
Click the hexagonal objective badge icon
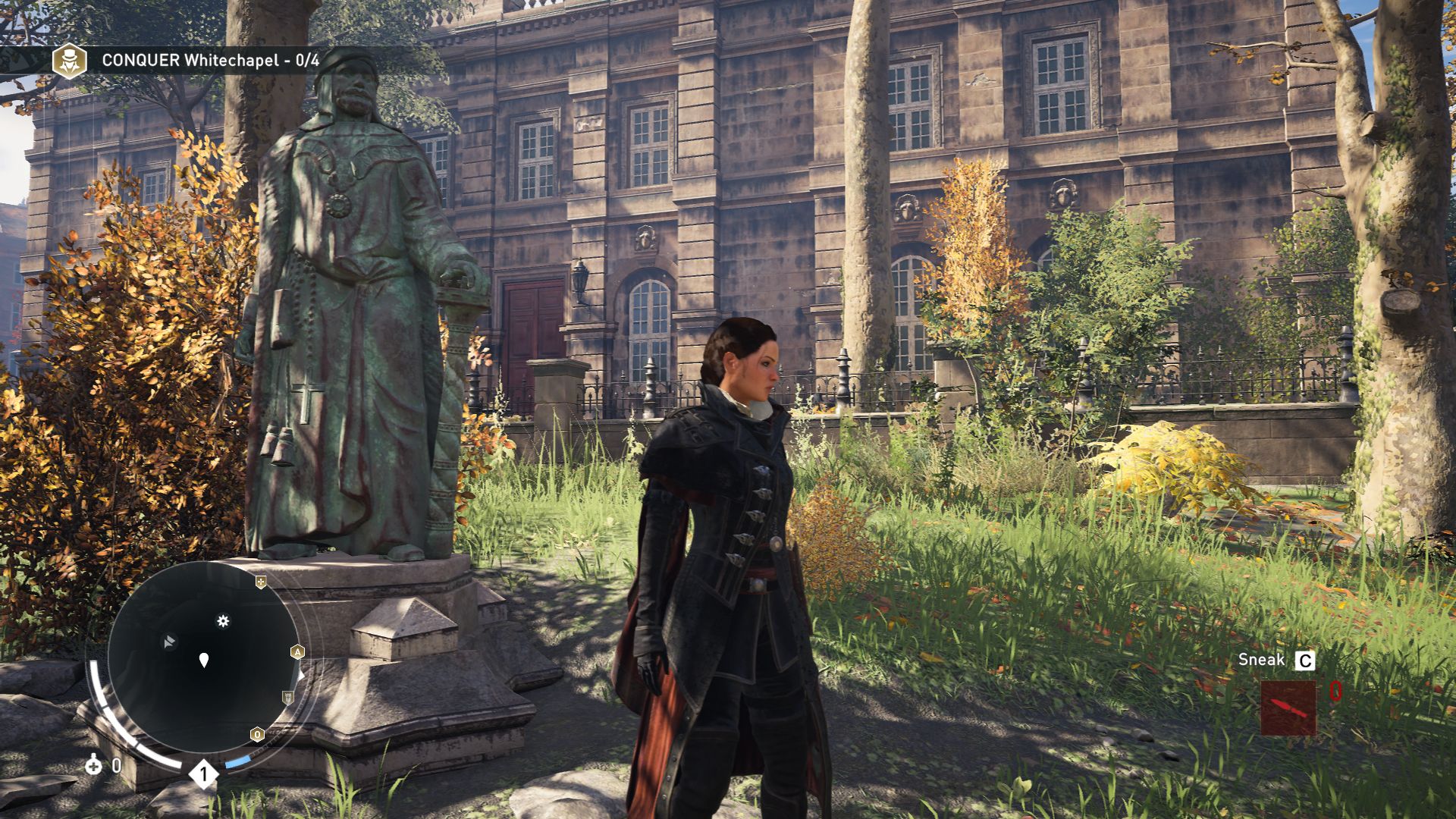click(x=69, y=61)
